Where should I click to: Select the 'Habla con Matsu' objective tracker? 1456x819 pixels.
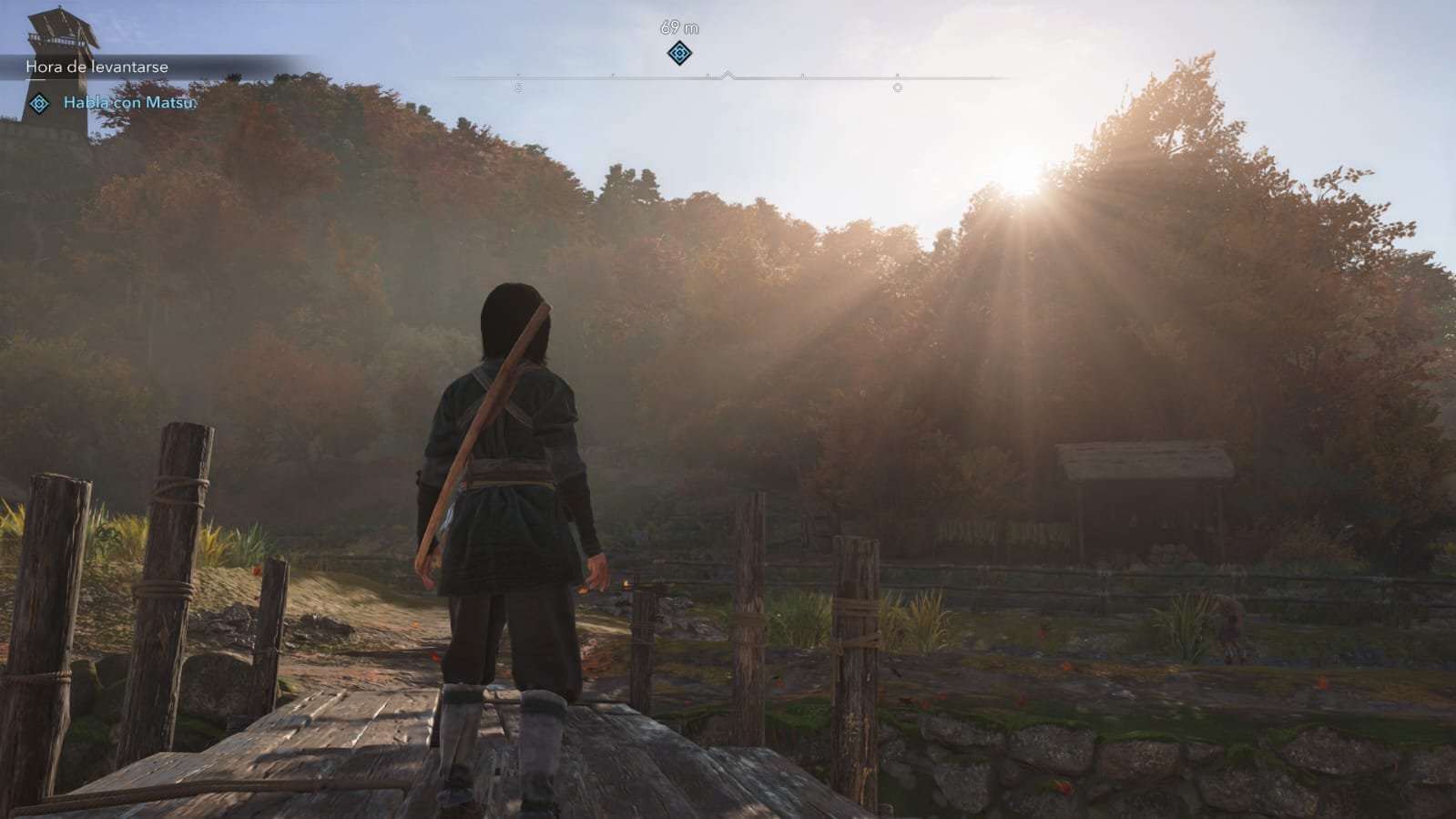(129, 103)
